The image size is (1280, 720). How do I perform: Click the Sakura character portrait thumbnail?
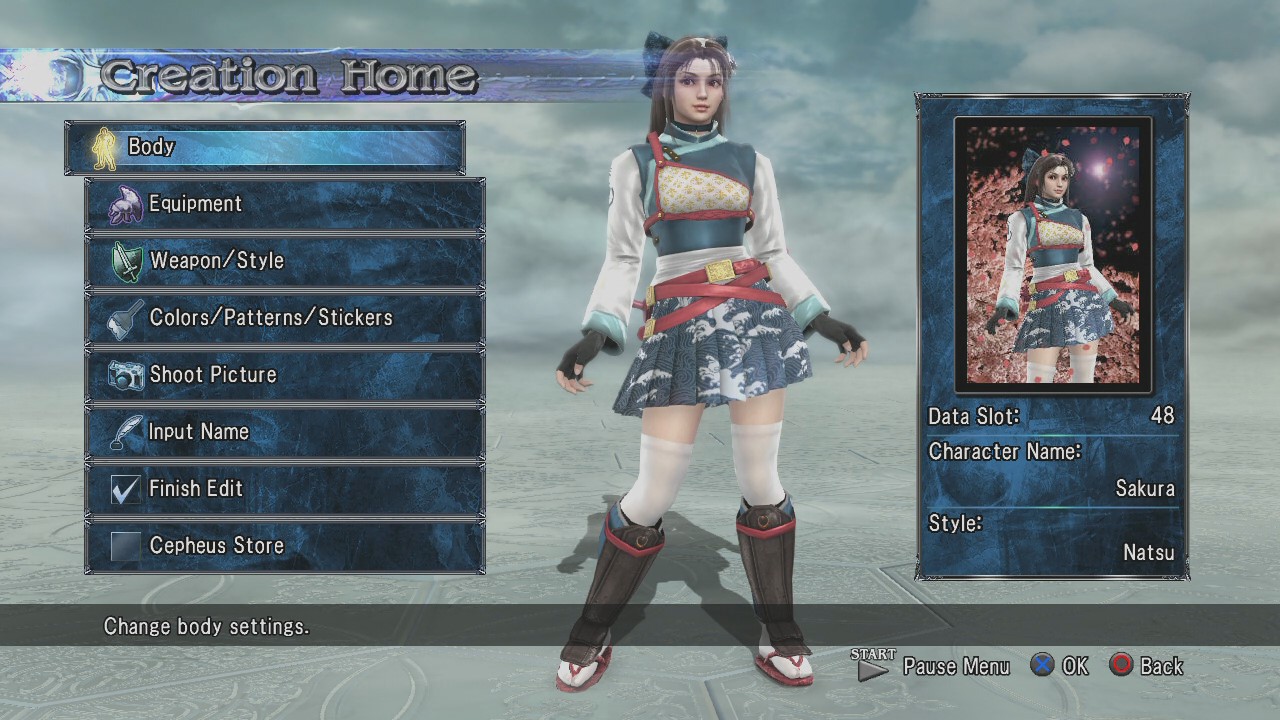[x=1053, y=255]
